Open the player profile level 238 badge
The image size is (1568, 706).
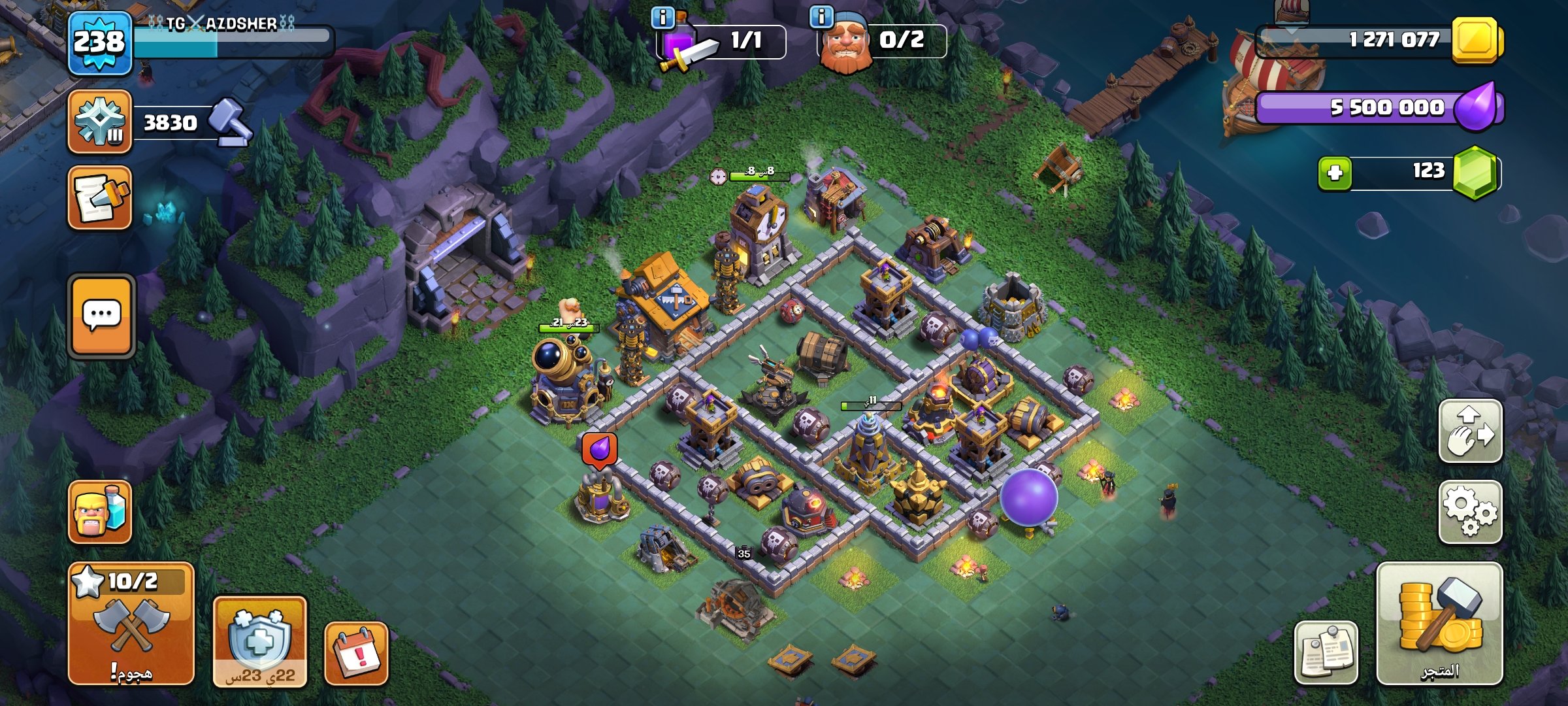coord(99,43)
